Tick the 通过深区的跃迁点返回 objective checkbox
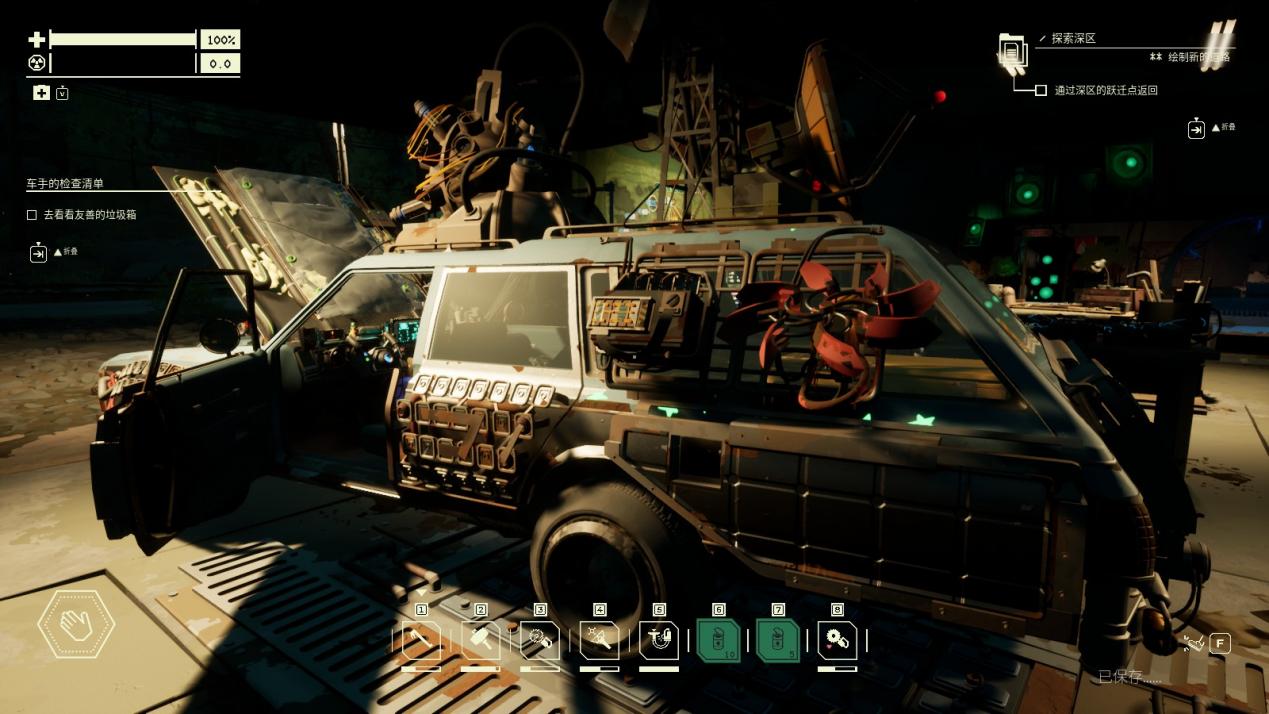This screenshot has height=714, width=1269. pos(1041,90)
